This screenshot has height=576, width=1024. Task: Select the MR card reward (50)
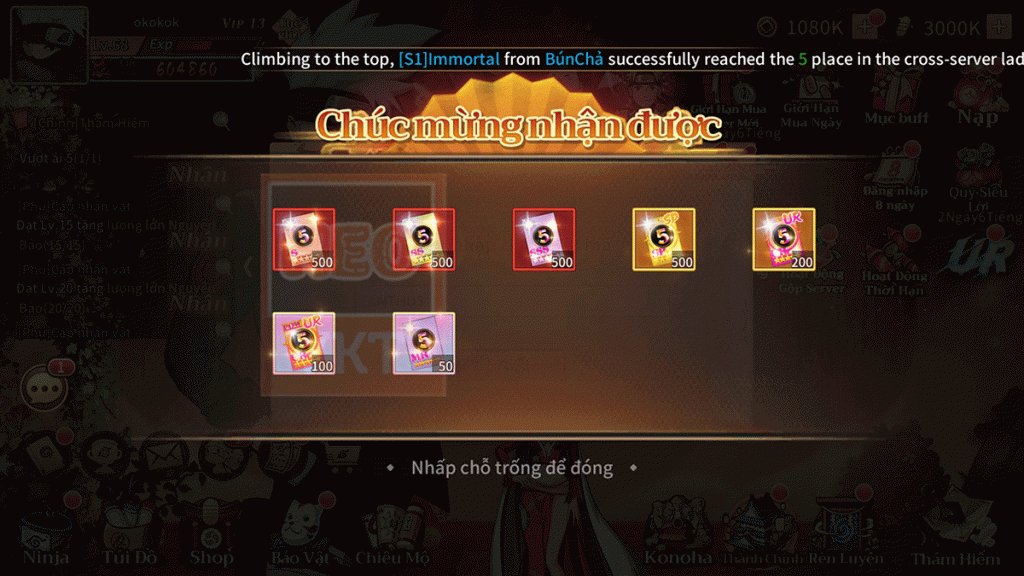[424, 343]
